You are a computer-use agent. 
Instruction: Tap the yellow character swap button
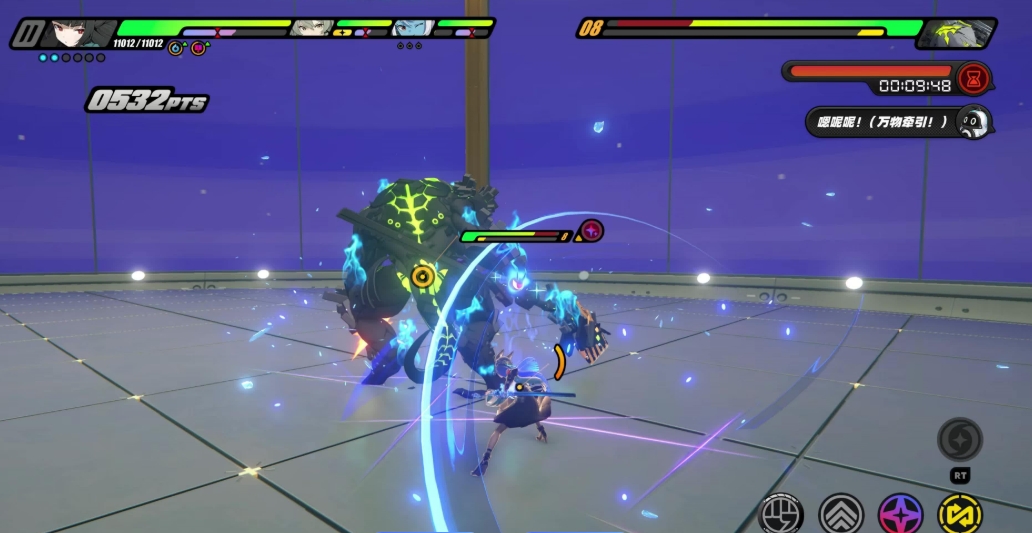(959, 514)
